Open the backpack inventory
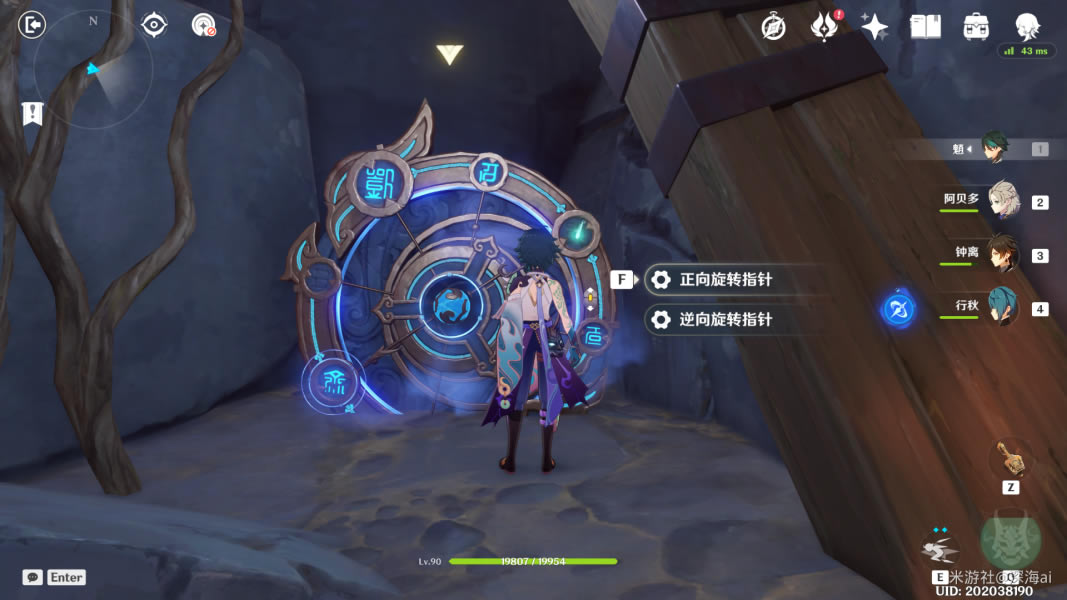 [x=976, y=27]
